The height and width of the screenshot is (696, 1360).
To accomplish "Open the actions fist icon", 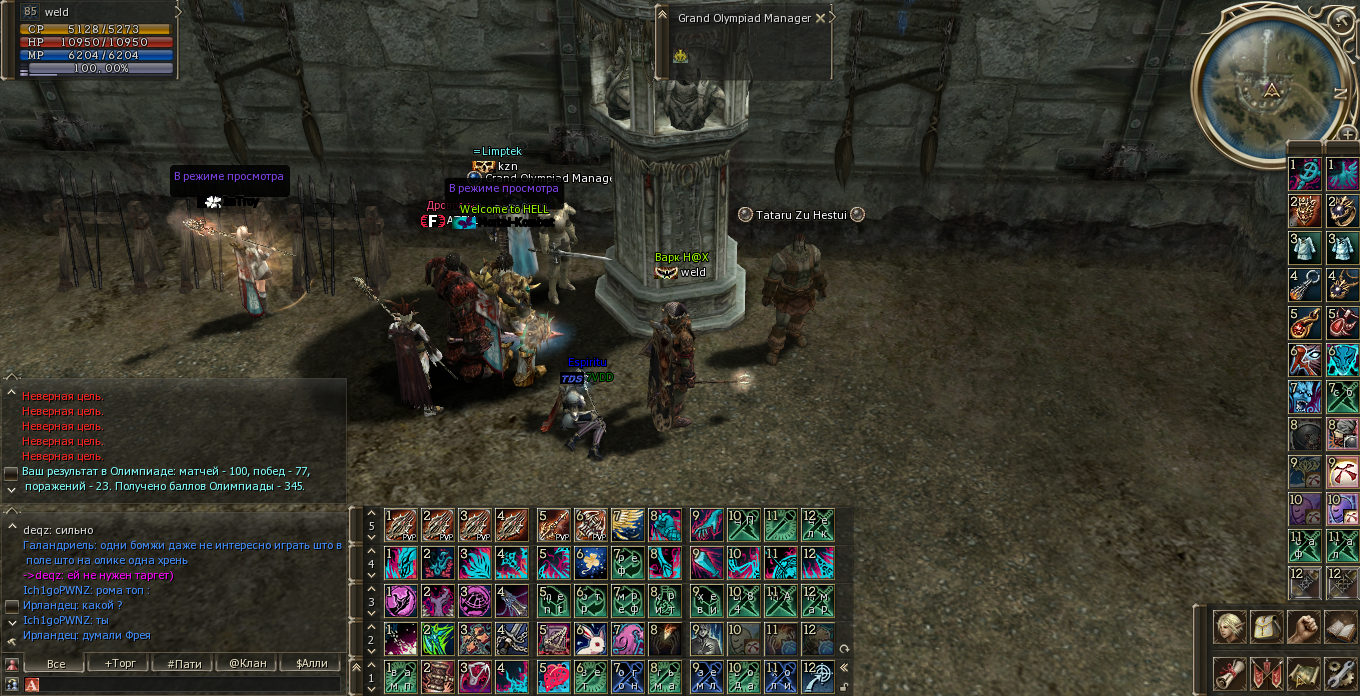I will click(x=1303, y=627).
